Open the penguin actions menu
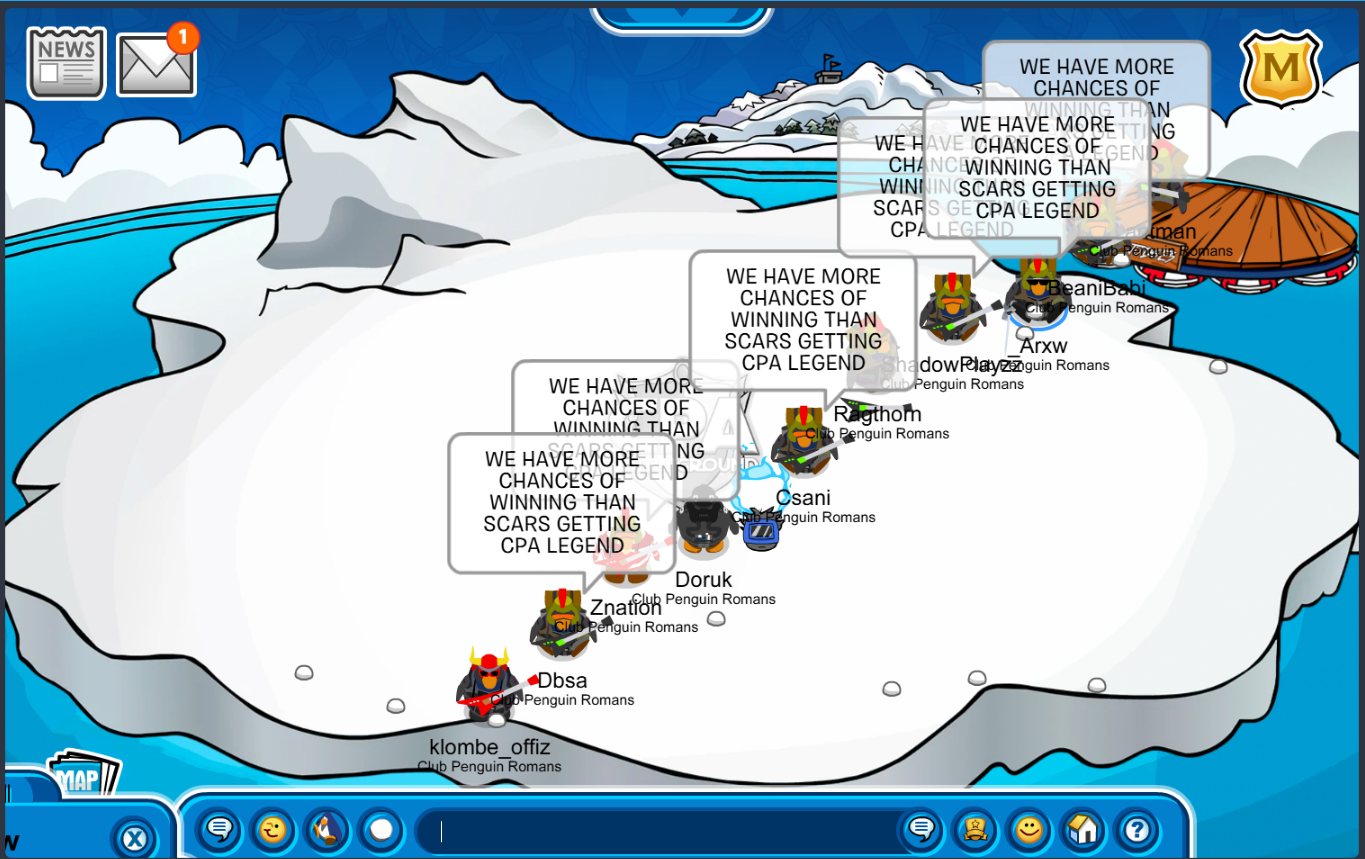Image resolution: width=1365 pixels, height=859 pixels. click(326, 829)
